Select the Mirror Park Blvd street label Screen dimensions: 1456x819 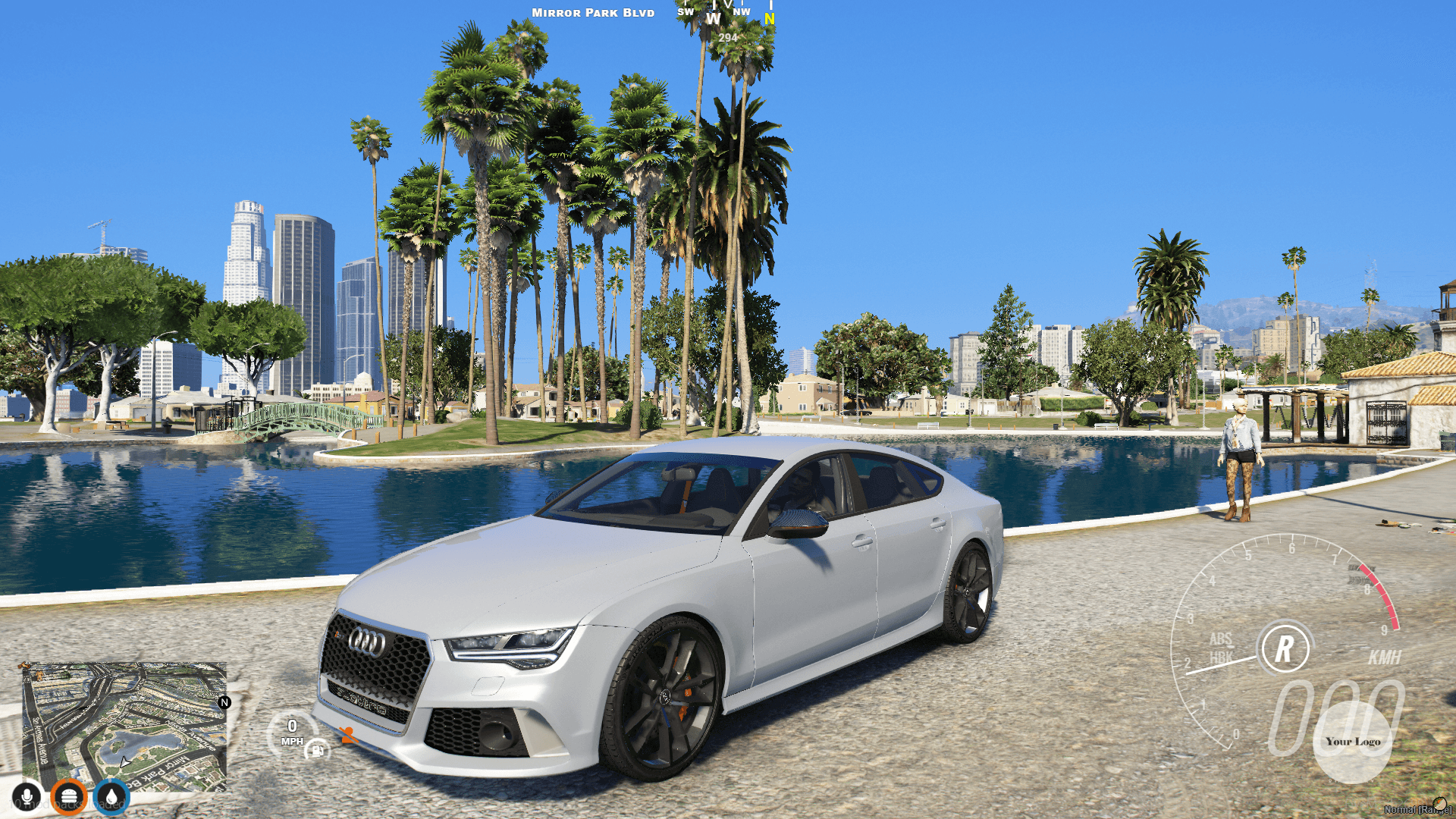594,12
